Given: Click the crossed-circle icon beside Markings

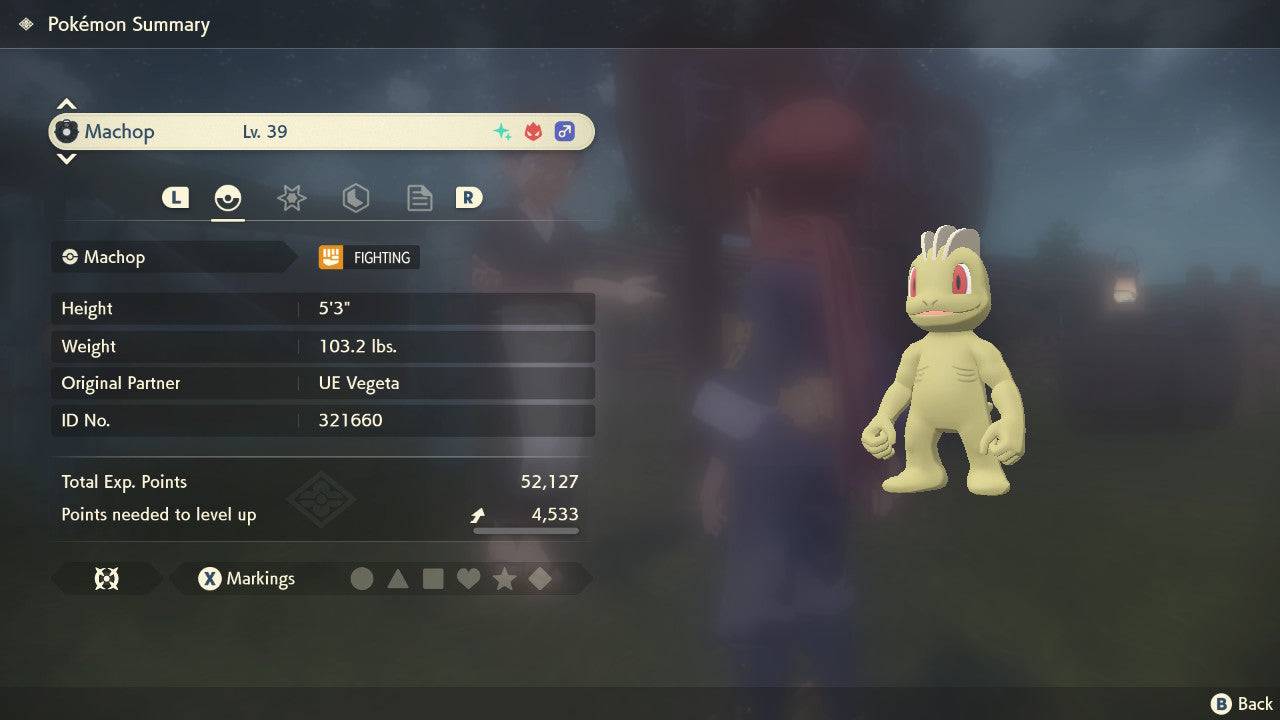Looking at the screenshot, I should 106,578.
